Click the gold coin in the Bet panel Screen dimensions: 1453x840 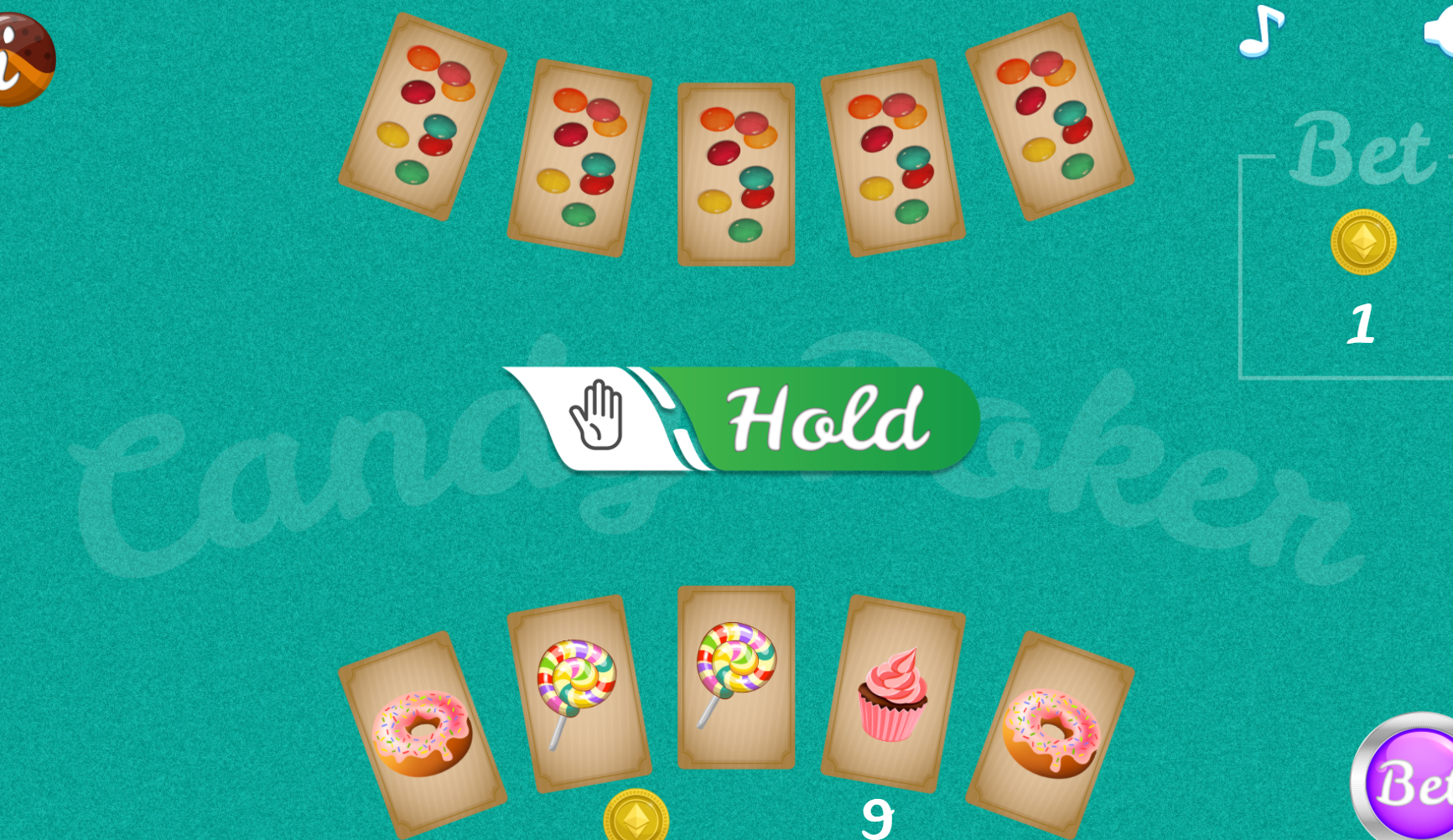[1362, 242]
